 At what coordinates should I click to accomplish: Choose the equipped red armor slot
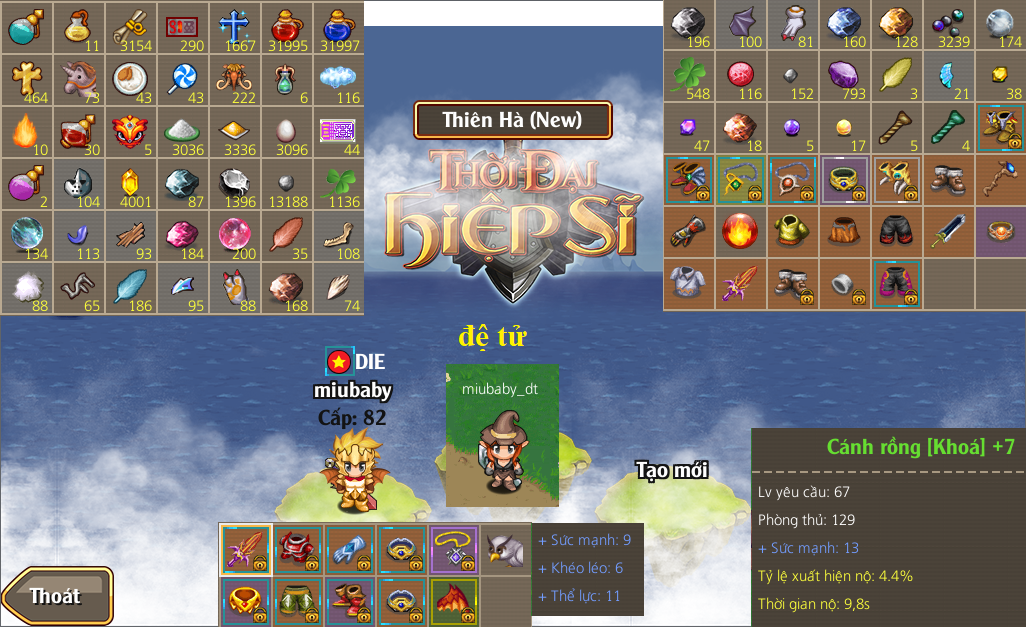pos(298,549)
